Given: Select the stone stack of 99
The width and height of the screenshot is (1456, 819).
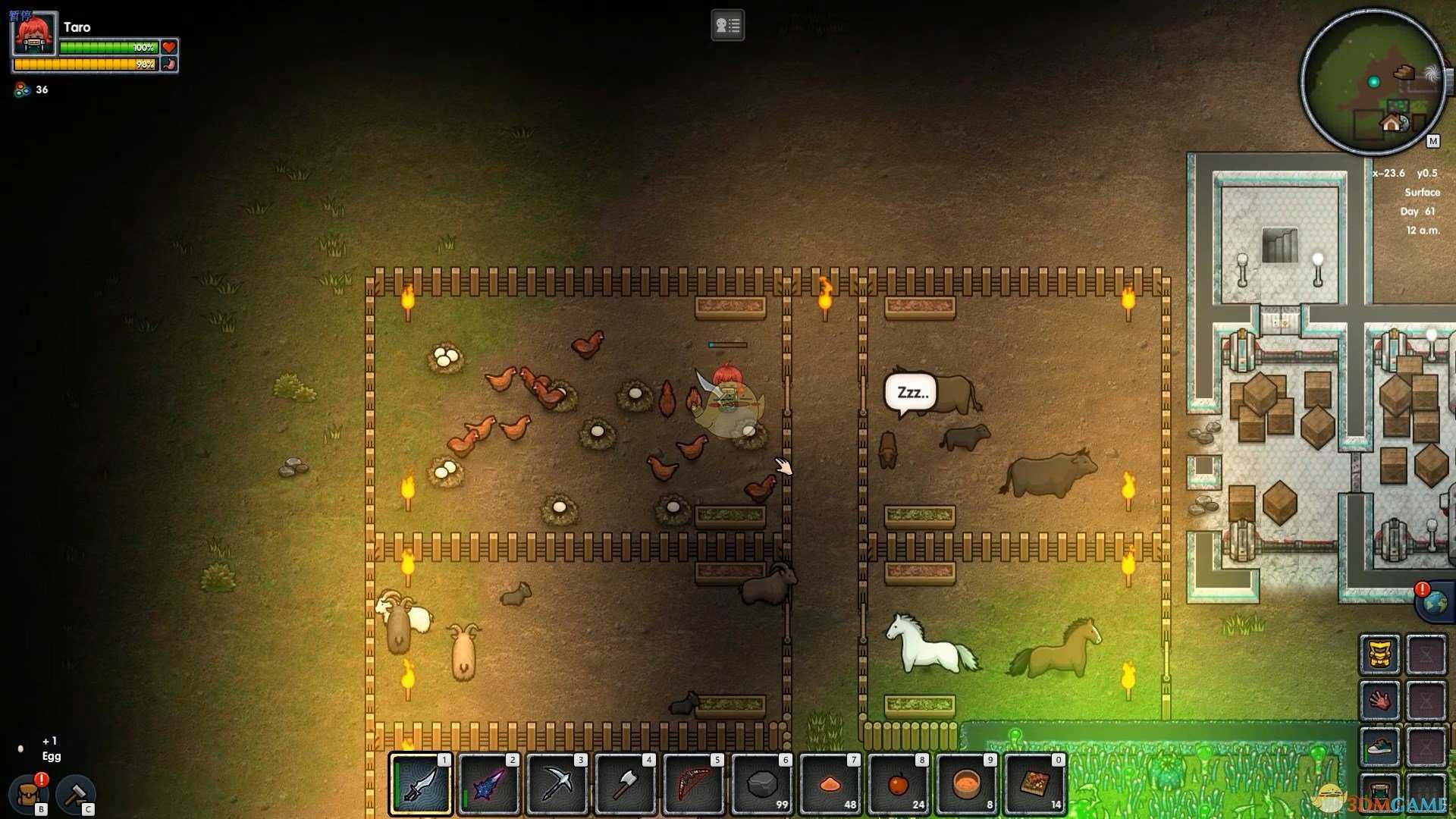Looking at the screenshot, I should 762,784.
